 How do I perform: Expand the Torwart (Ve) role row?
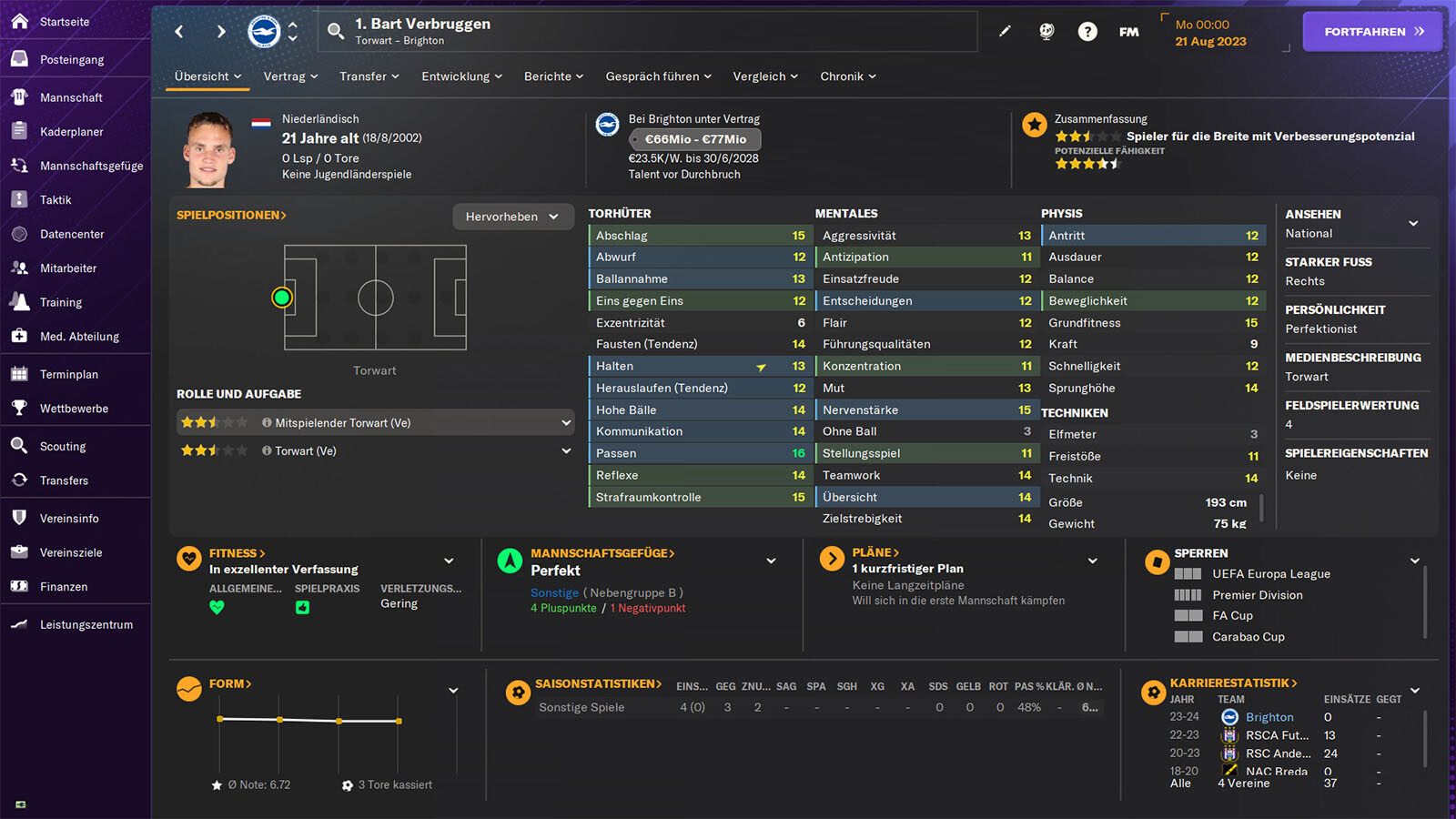[x=566, y=450]
